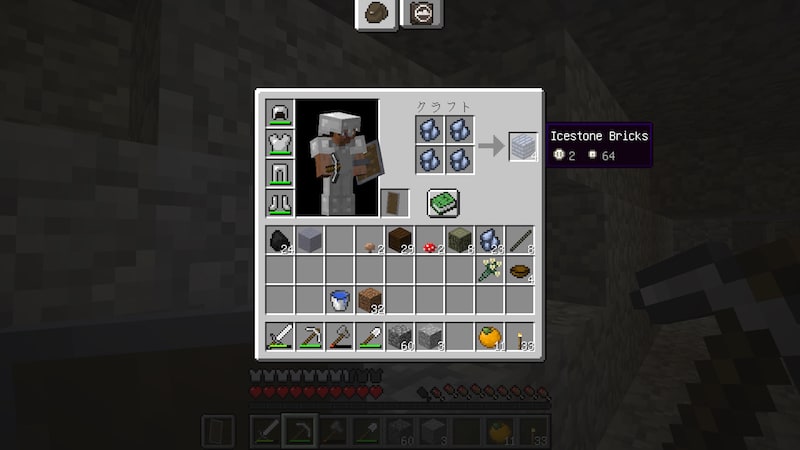800x450 pixels.
Task: Pick up the stick stack of 8
Action: point(519,240)
